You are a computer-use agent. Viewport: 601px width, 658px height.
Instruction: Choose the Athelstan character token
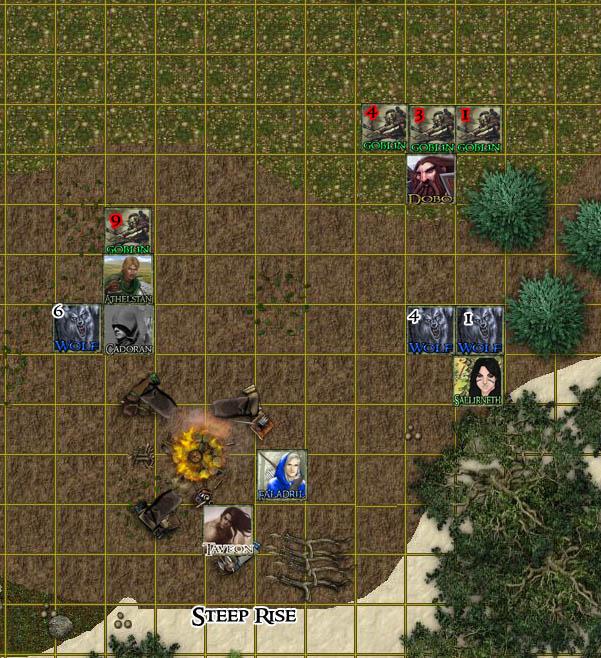(x=128, y=279)
